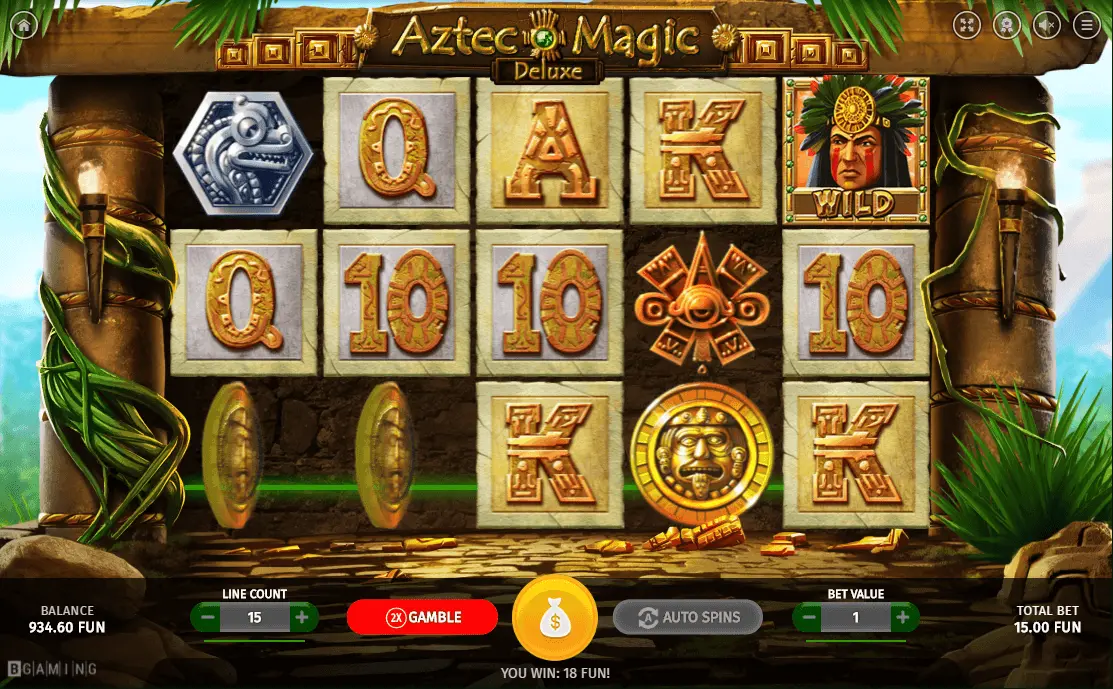Viewport: 1113px width, 689px height.
Task: Go to the home screen
Action: click(24, 25)
